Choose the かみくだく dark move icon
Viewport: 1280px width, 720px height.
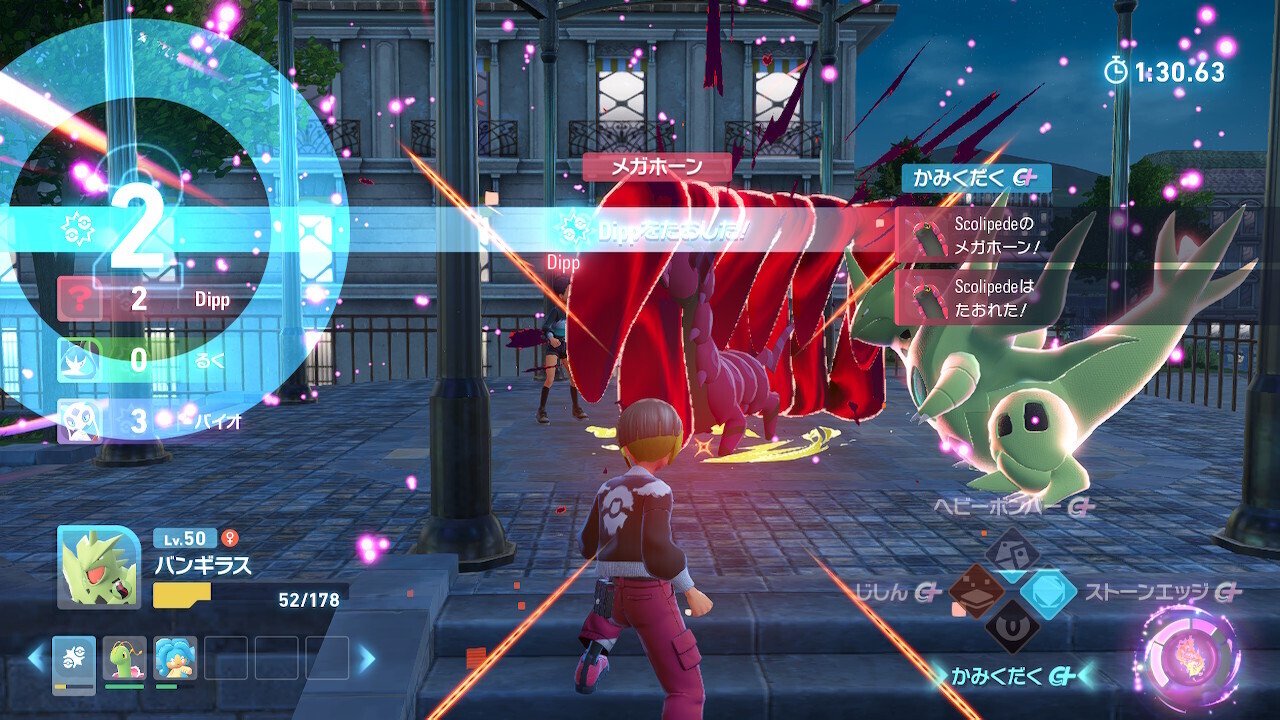tap(1012, 630)
